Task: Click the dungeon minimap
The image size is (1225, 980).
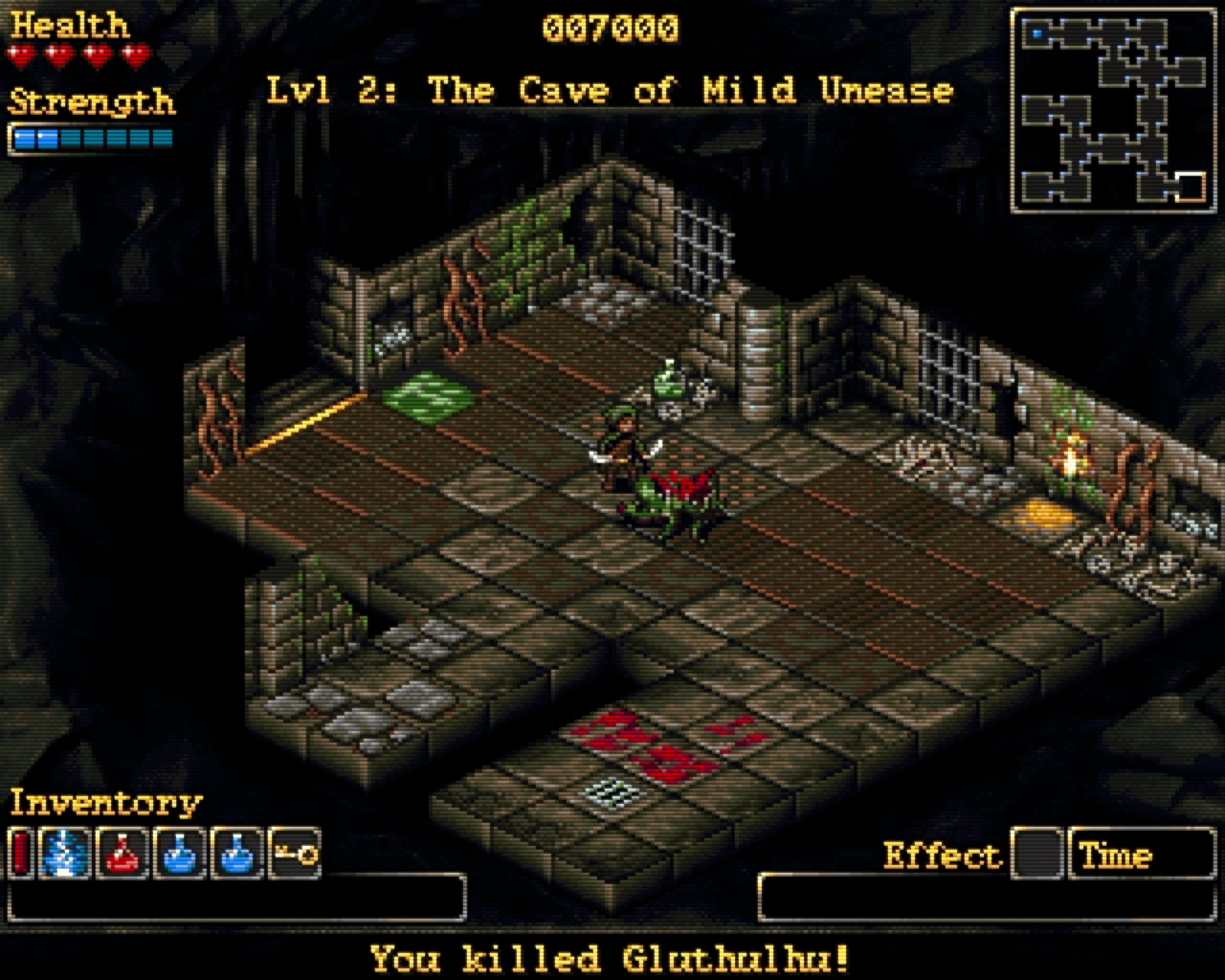Action: pyautogui.click(x=1113, y=110)
